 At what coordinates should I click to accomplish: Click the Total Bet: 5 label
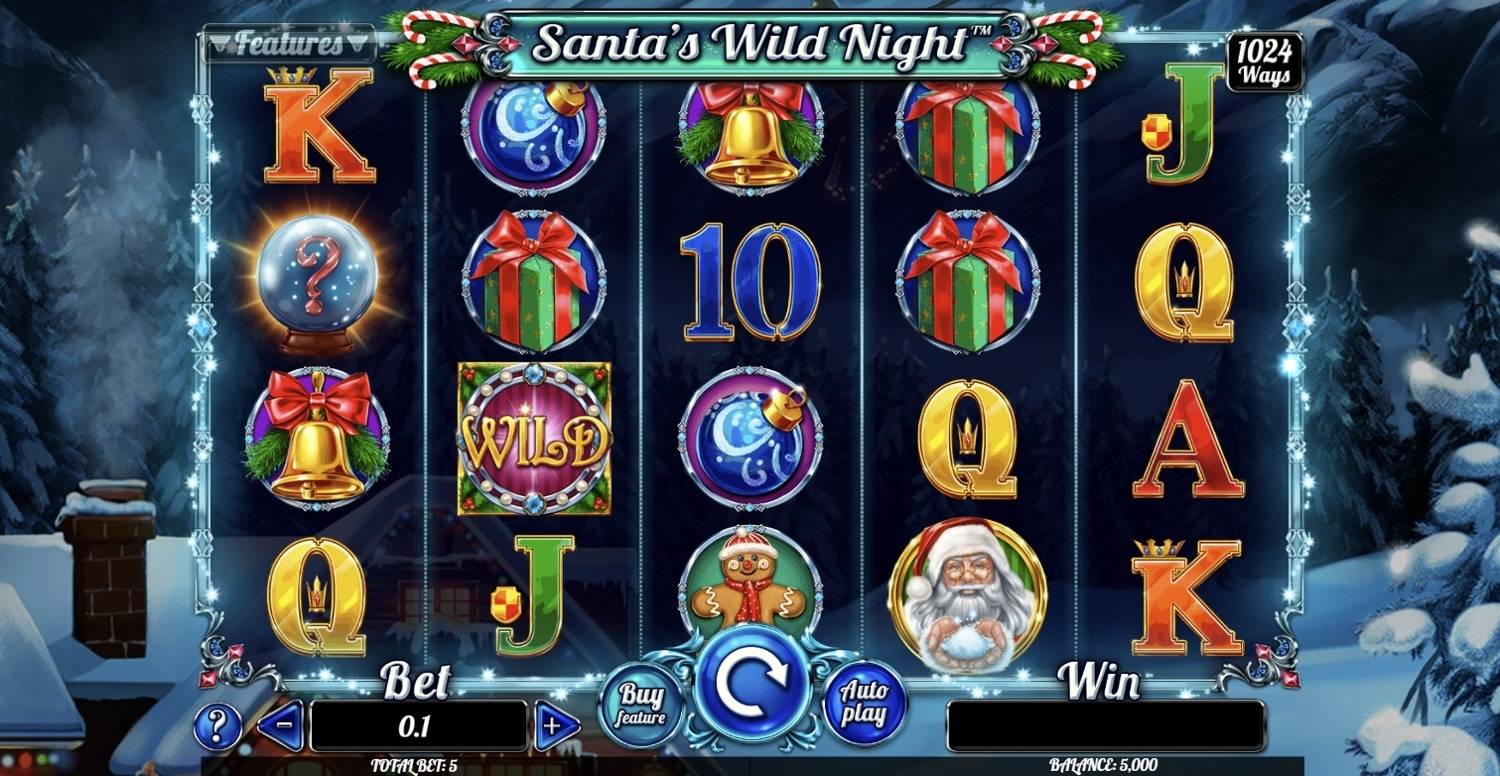coord(418,762)
